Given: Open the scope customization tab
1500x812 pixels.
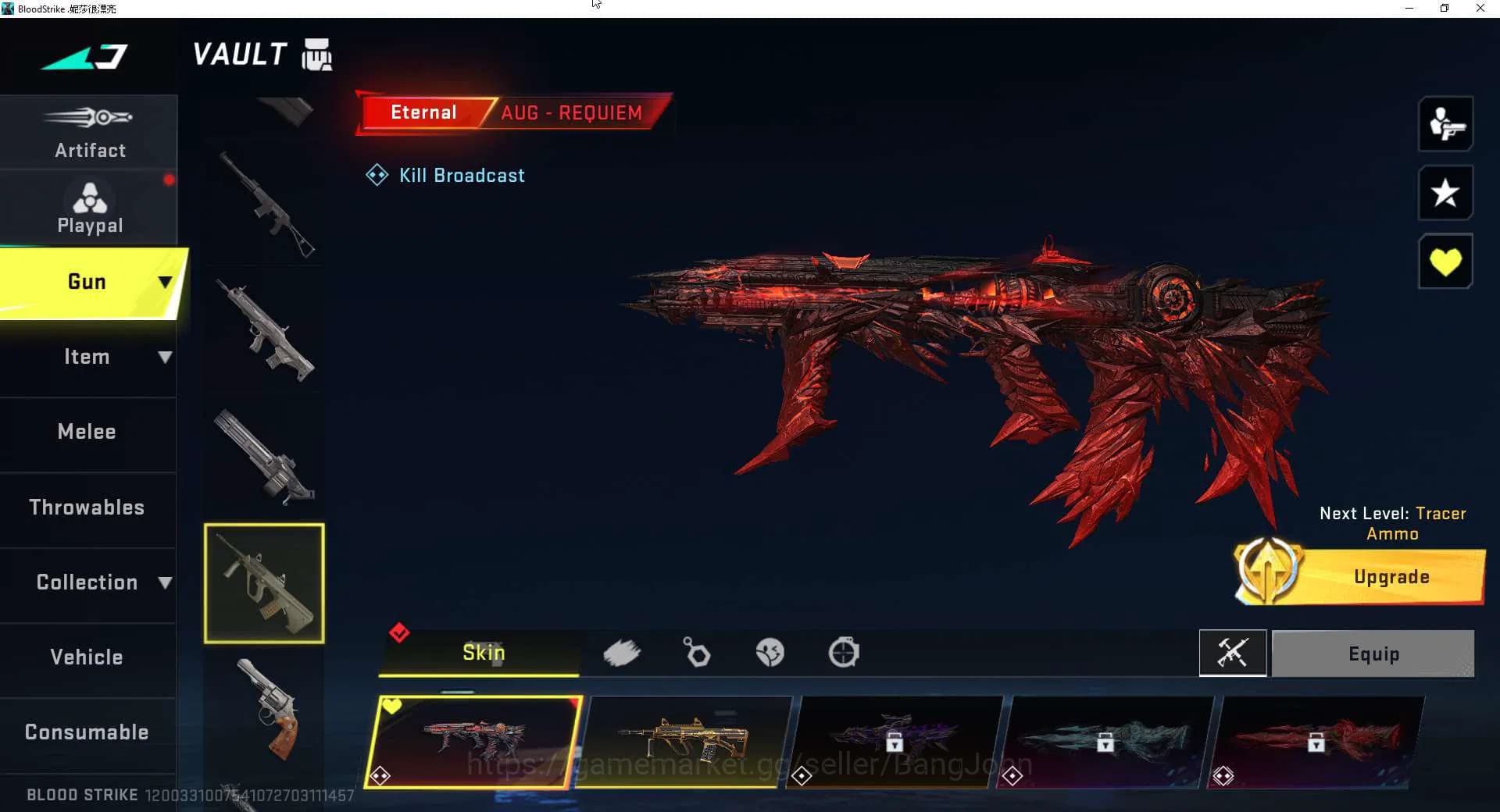Looking at the screenshot, I should tap(844, 654).
